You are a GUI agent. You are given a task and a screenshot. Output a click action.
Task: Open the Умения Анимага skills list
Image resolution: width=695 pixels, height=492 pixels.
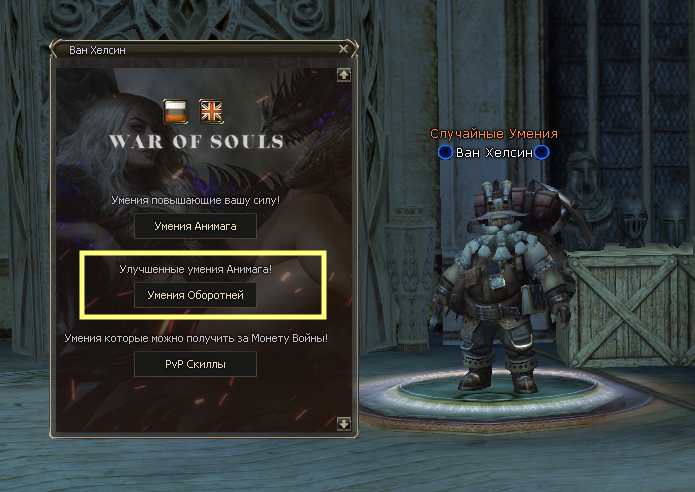pos(196,226)
